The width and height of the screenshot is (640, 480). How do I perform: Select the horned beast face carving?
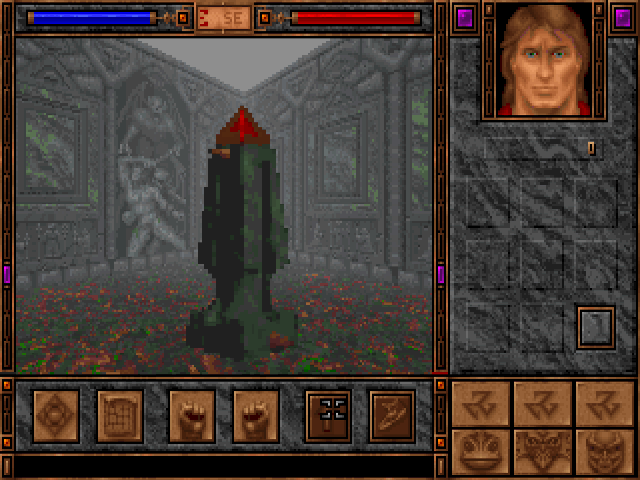543,452
